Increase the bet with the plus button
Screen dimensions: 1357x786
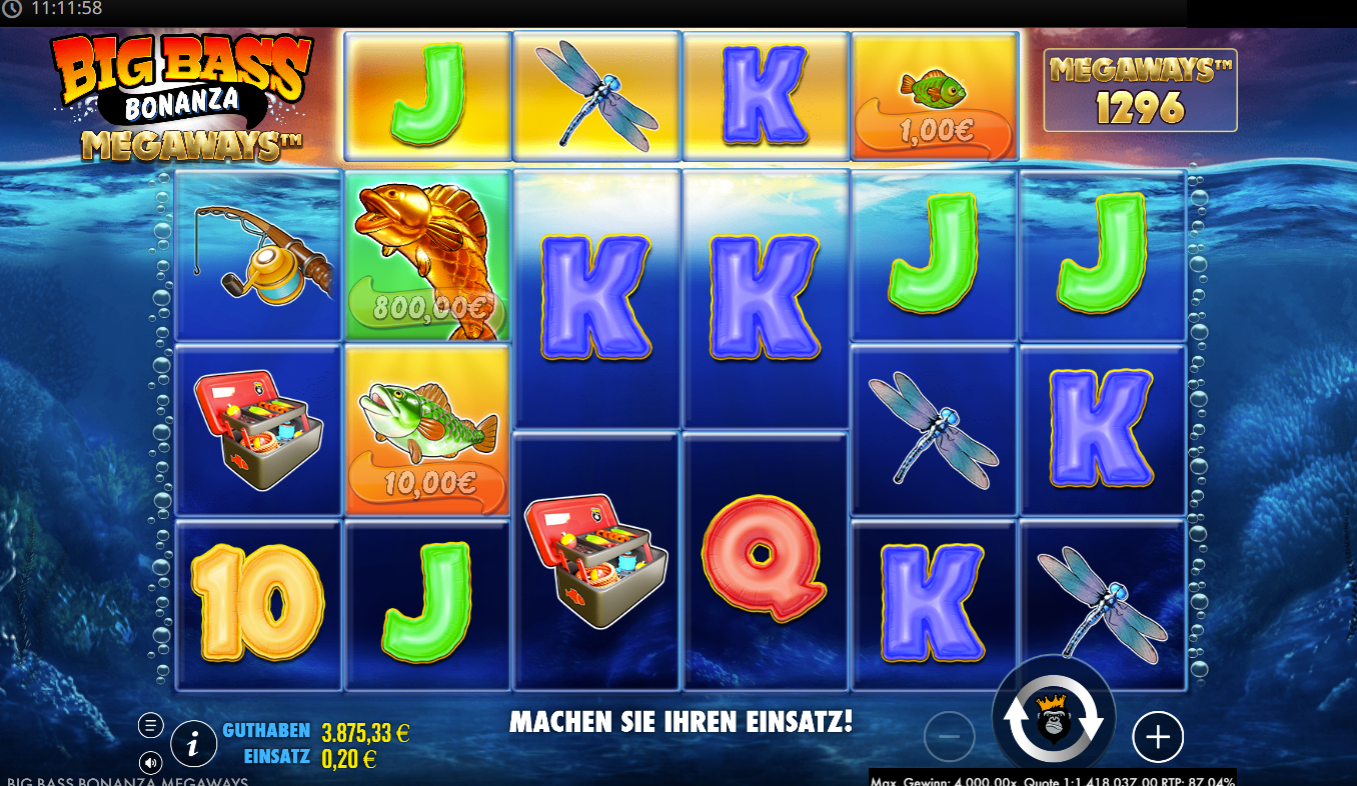tap(1157, 737)
